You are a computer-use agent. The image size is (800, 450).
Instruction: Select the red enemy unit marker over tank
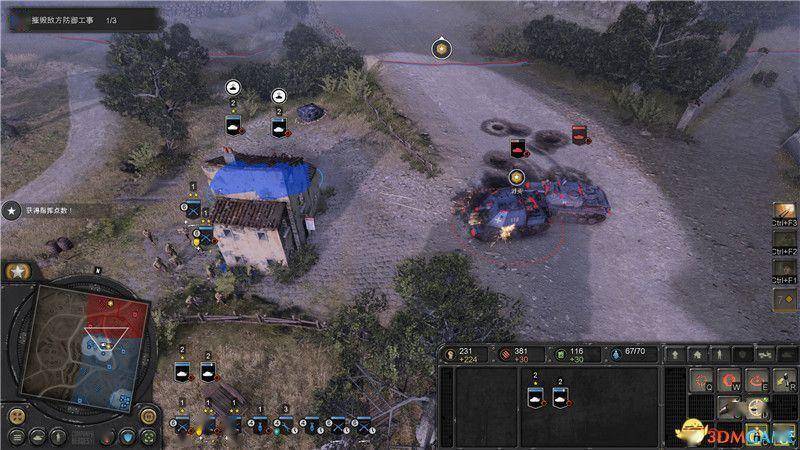518,149
